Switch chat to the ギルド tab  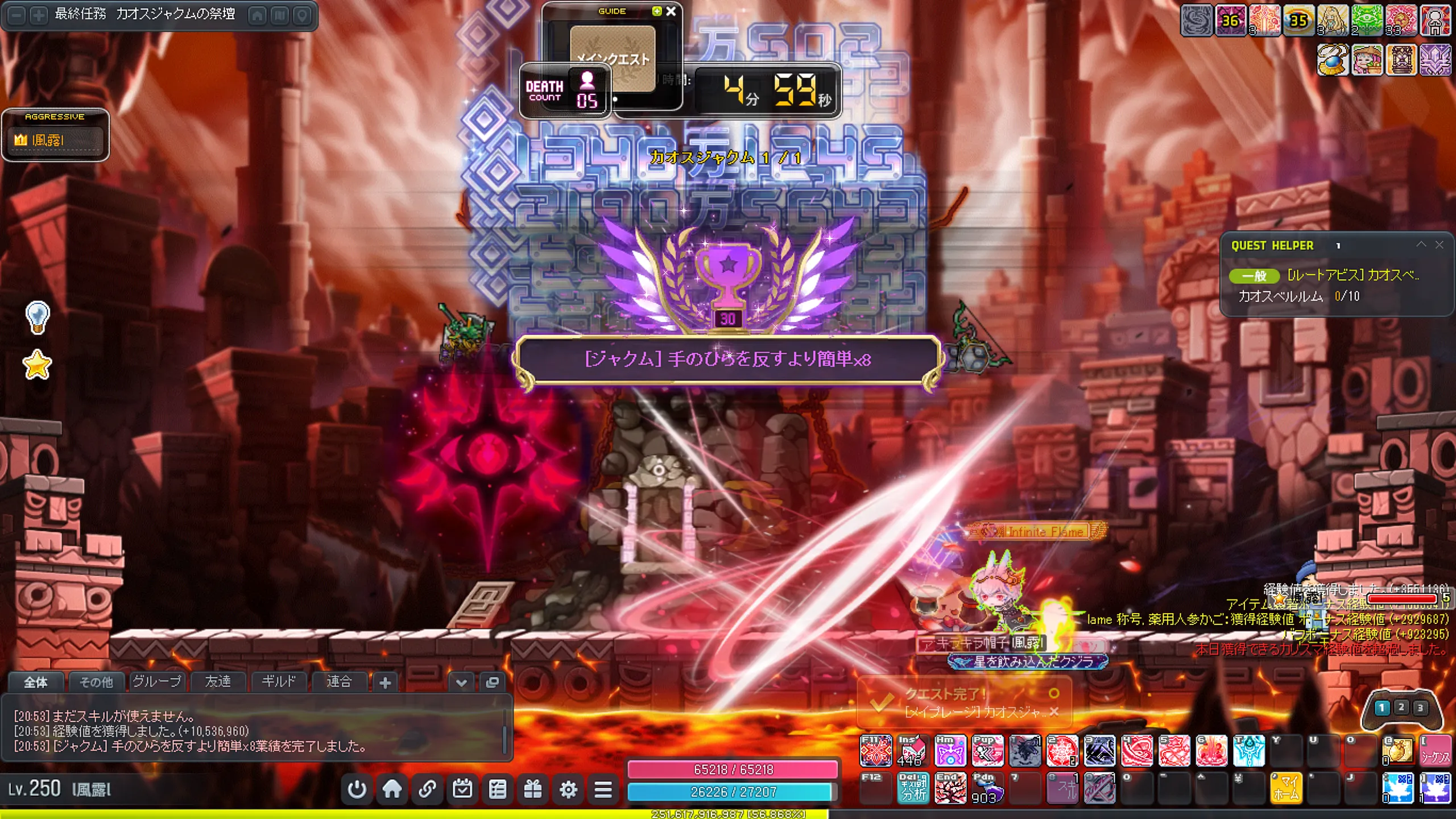click(279, 682)
